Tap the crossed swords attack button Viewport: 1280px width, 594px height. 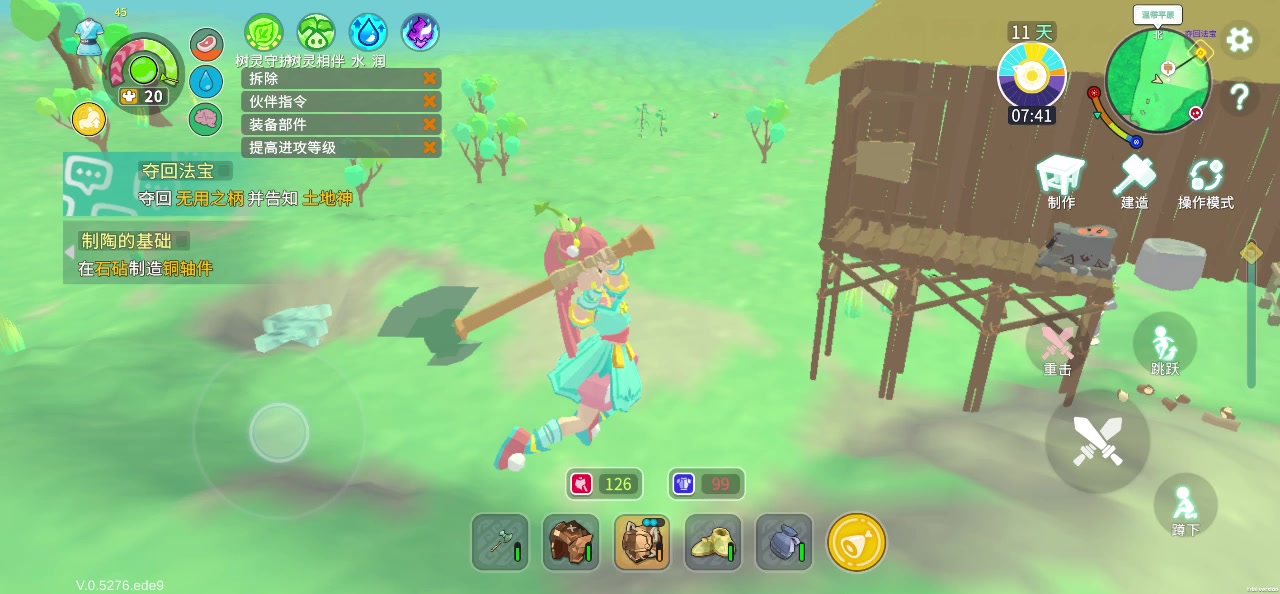pos(1097,441)
